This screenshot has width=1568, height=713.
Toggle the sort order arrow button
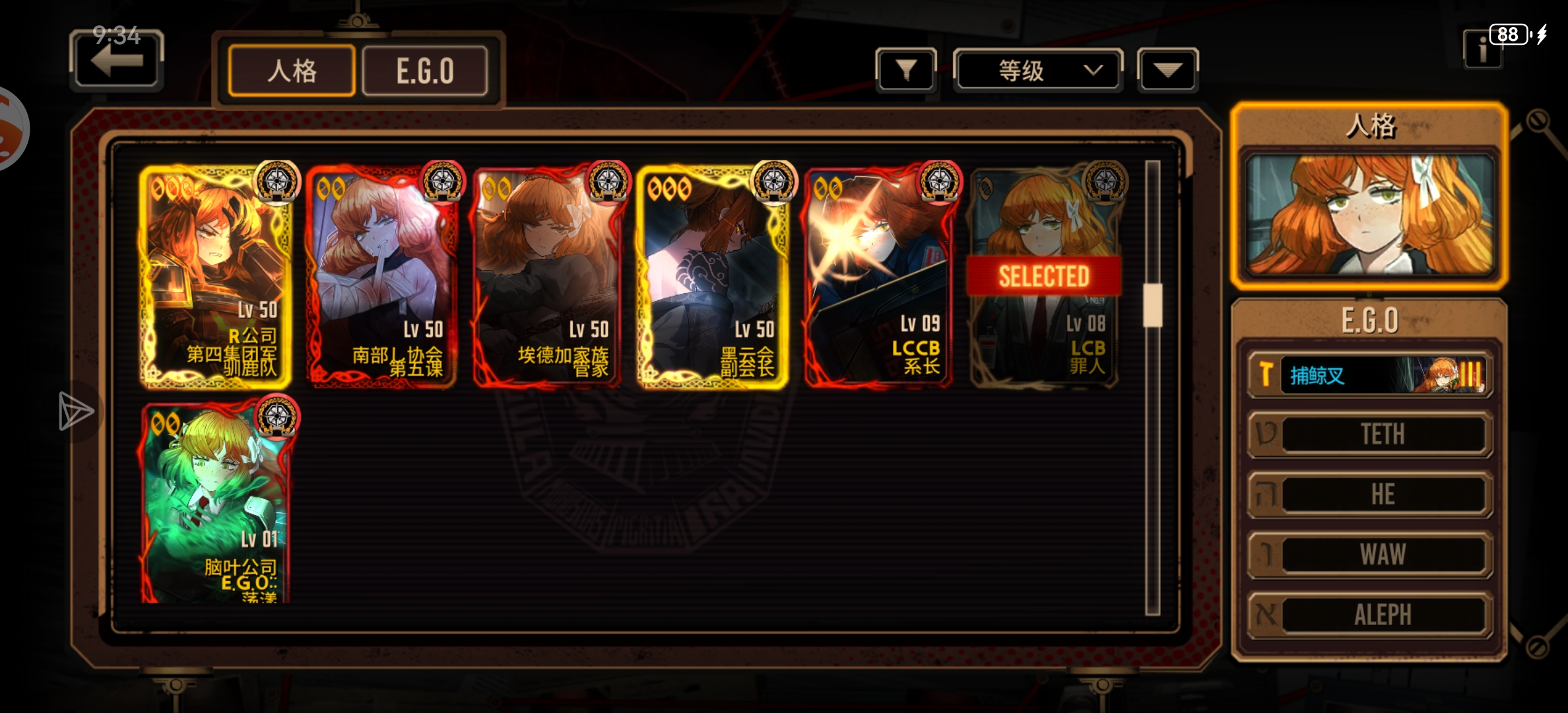click(x=1167, y=69)
